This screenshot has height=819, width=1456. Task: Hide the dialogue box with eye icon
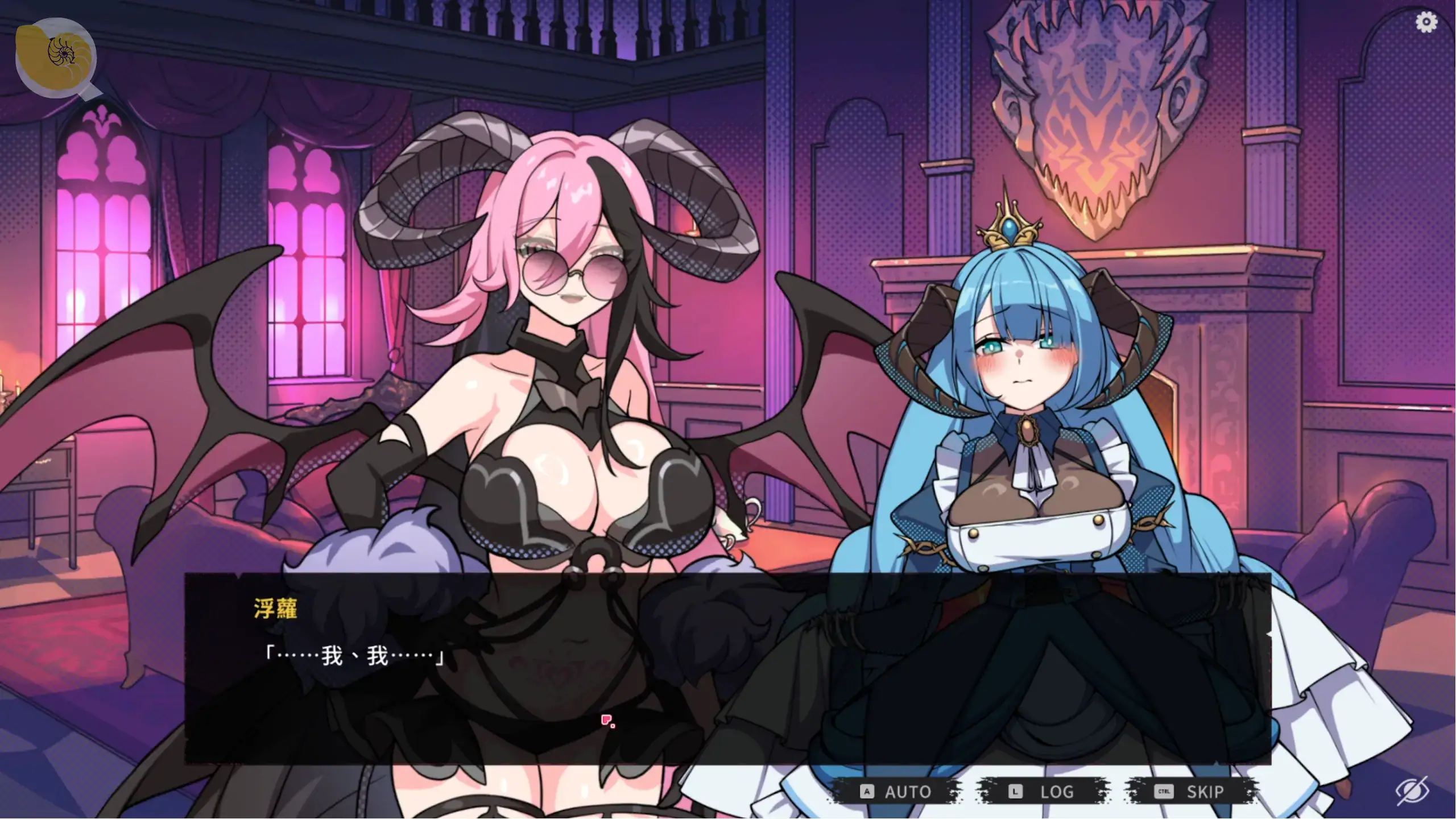pos(1412,790)
